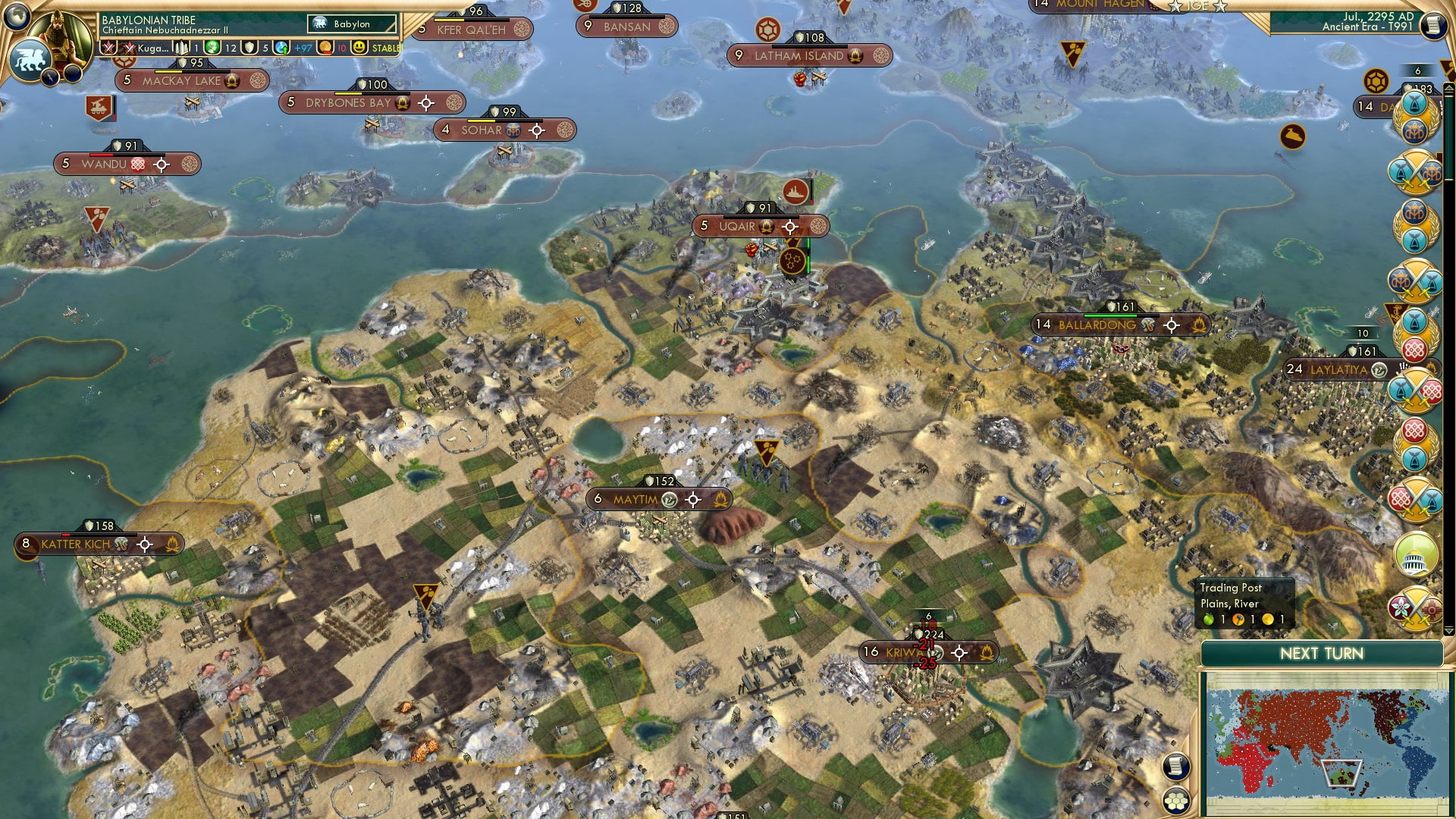Click the winged-lion emblem beside leader portrait
The width and height of the screenshot is (1456, 819).
(31, 59)
